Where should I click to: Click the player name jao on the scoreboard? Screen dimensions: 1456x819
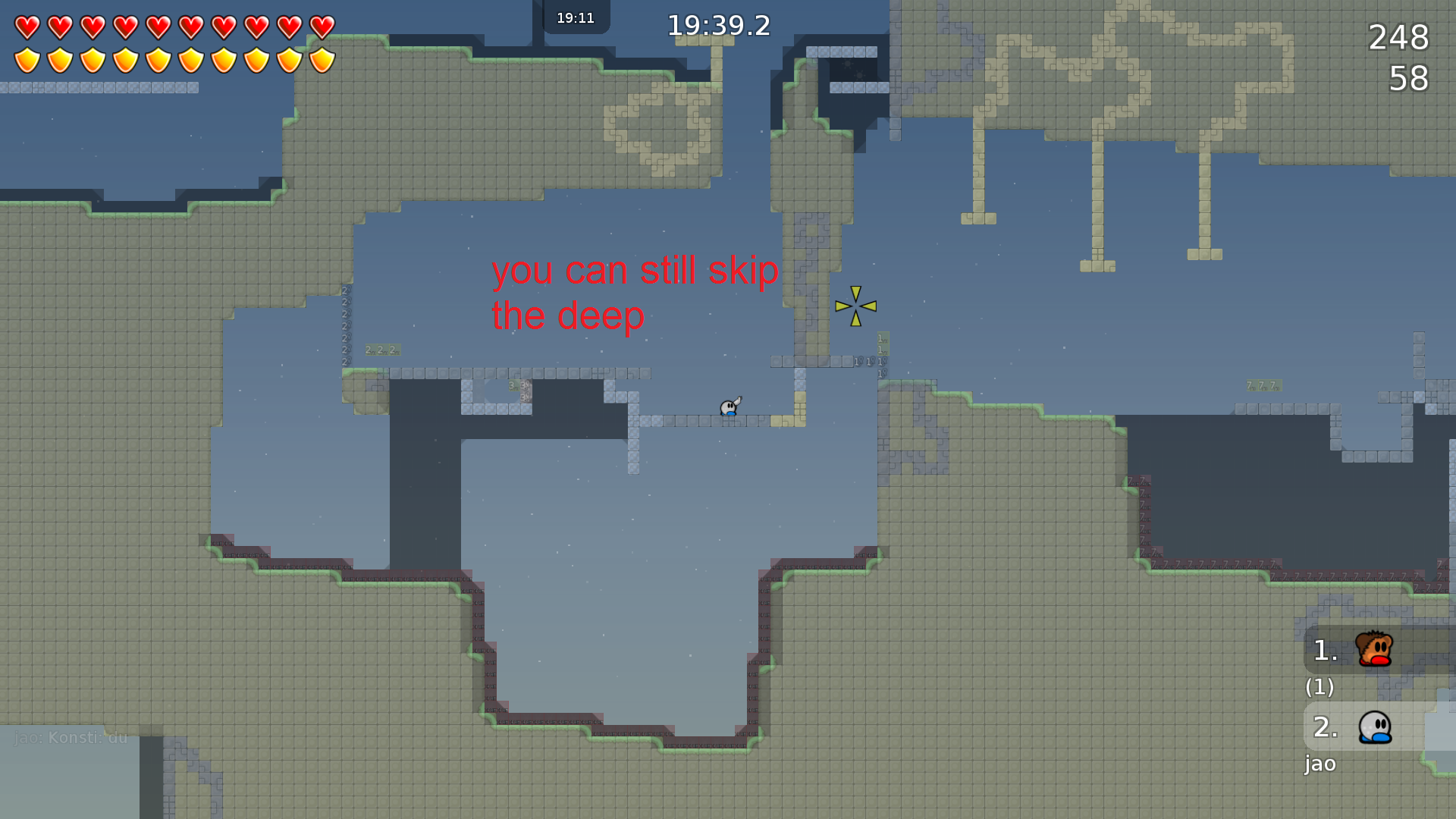(1320, 764)
